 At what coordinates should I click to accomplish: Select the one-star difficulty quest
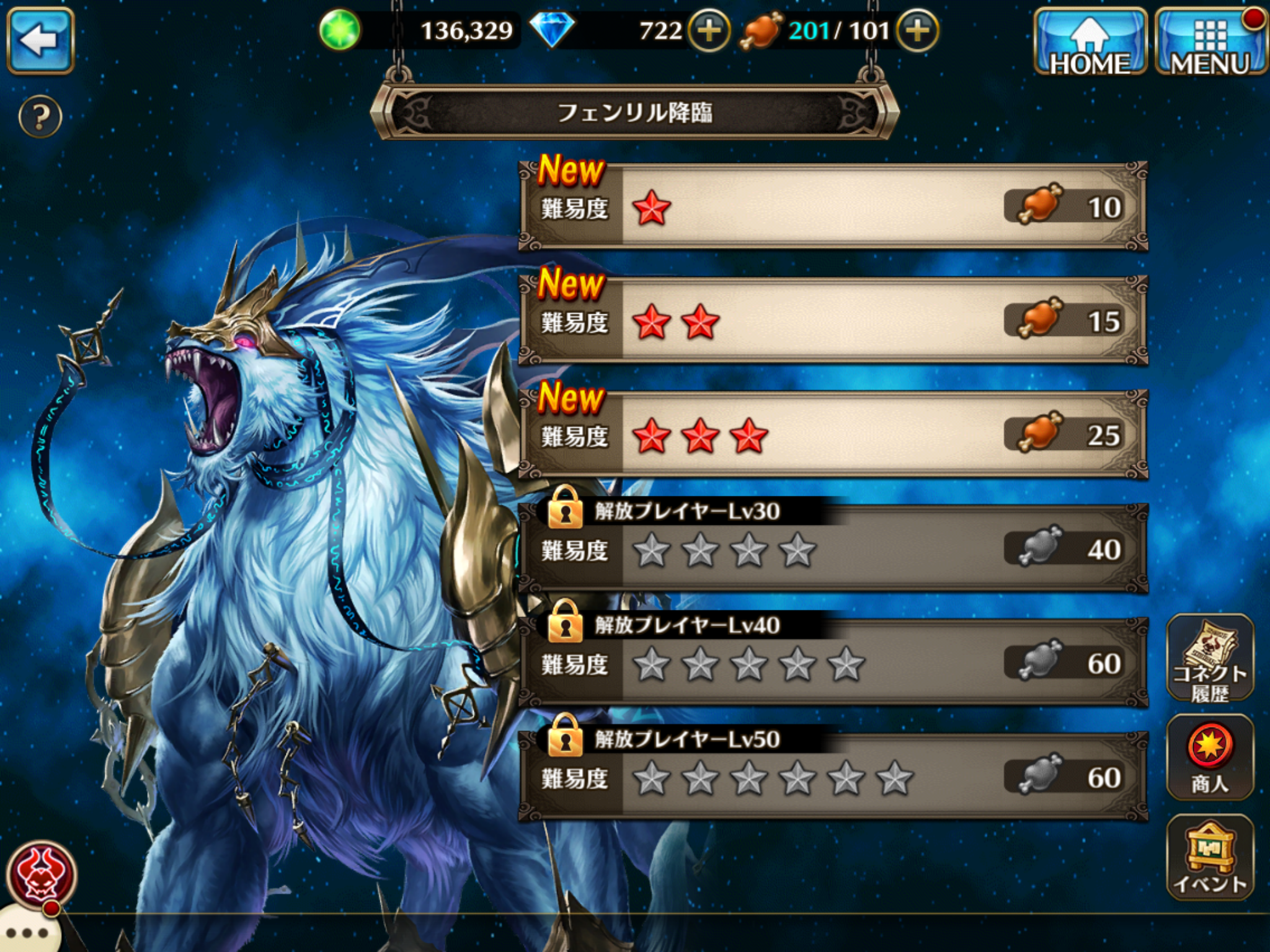point(833,208)
